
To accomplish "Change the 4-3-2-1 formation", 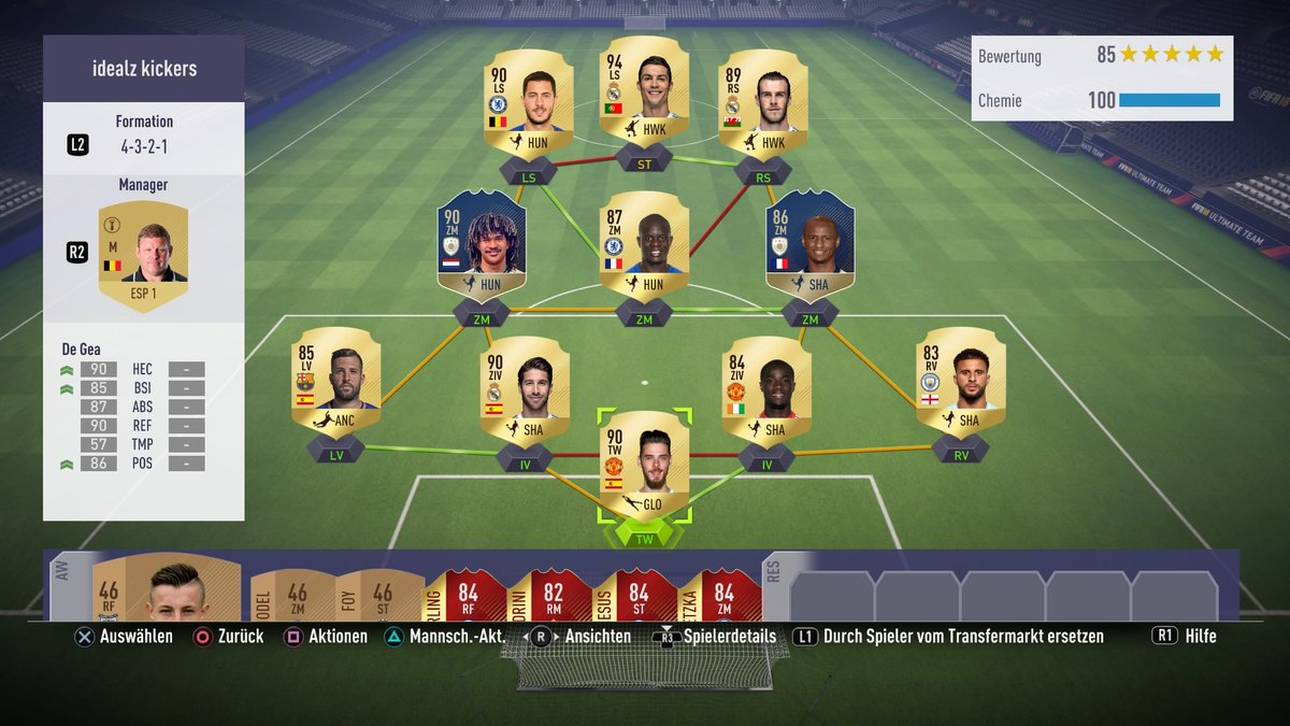I will coord(144,144).
